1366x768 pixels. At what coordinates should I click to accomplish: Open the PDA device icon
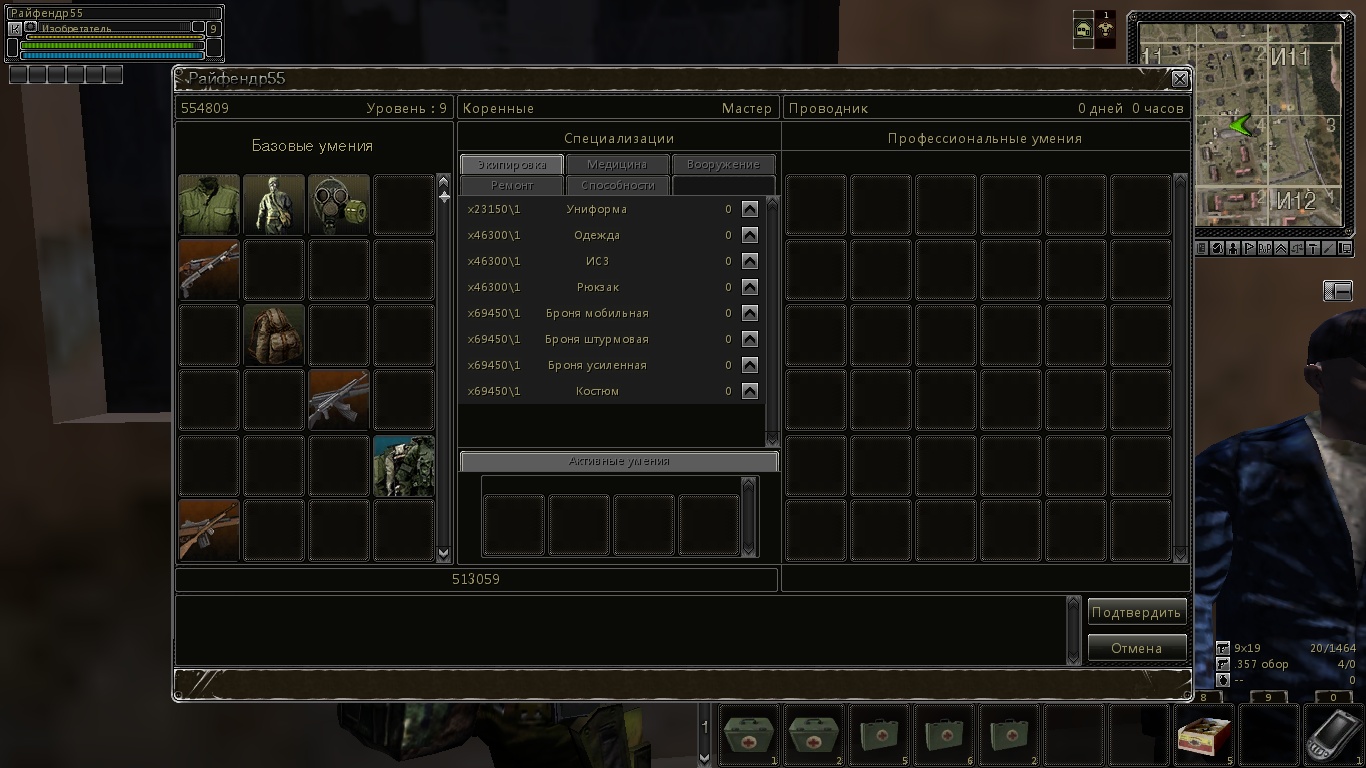click(x=1334, y=735)
